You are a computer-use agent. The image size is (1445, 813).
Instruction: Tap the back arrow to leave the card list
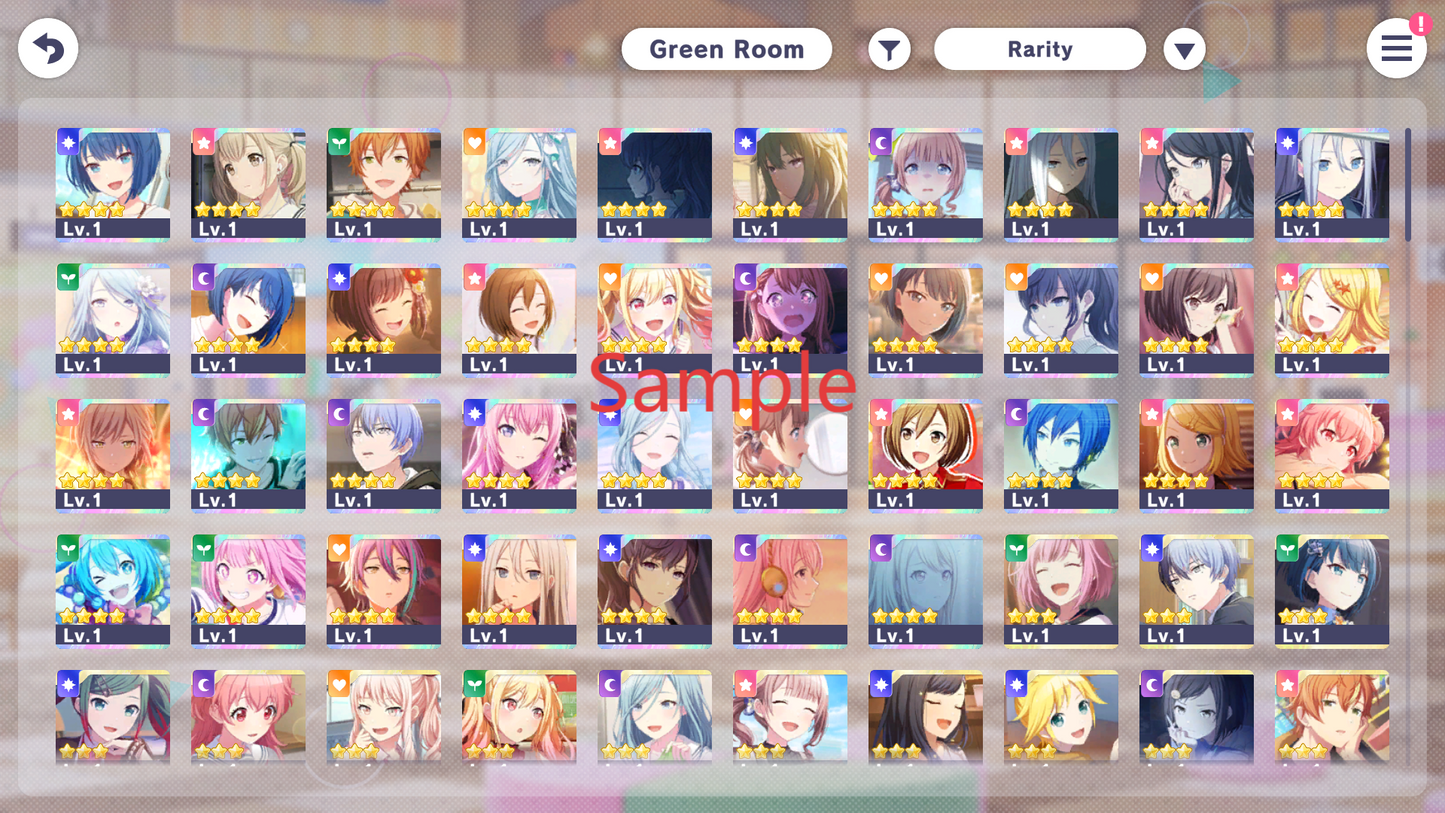pyautogui.click(x=48, y=48)
